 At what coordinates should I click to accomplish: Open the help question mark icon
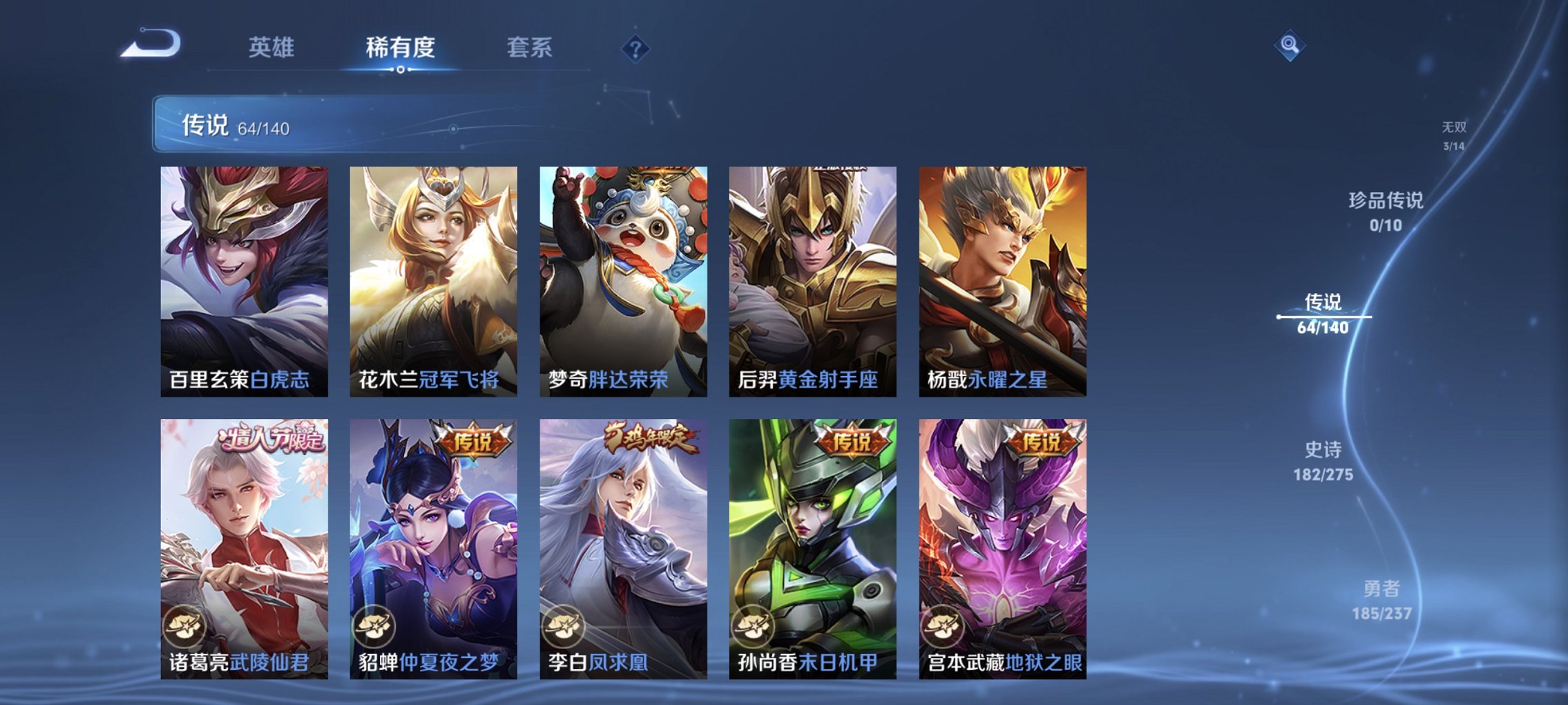click(636, 48)
